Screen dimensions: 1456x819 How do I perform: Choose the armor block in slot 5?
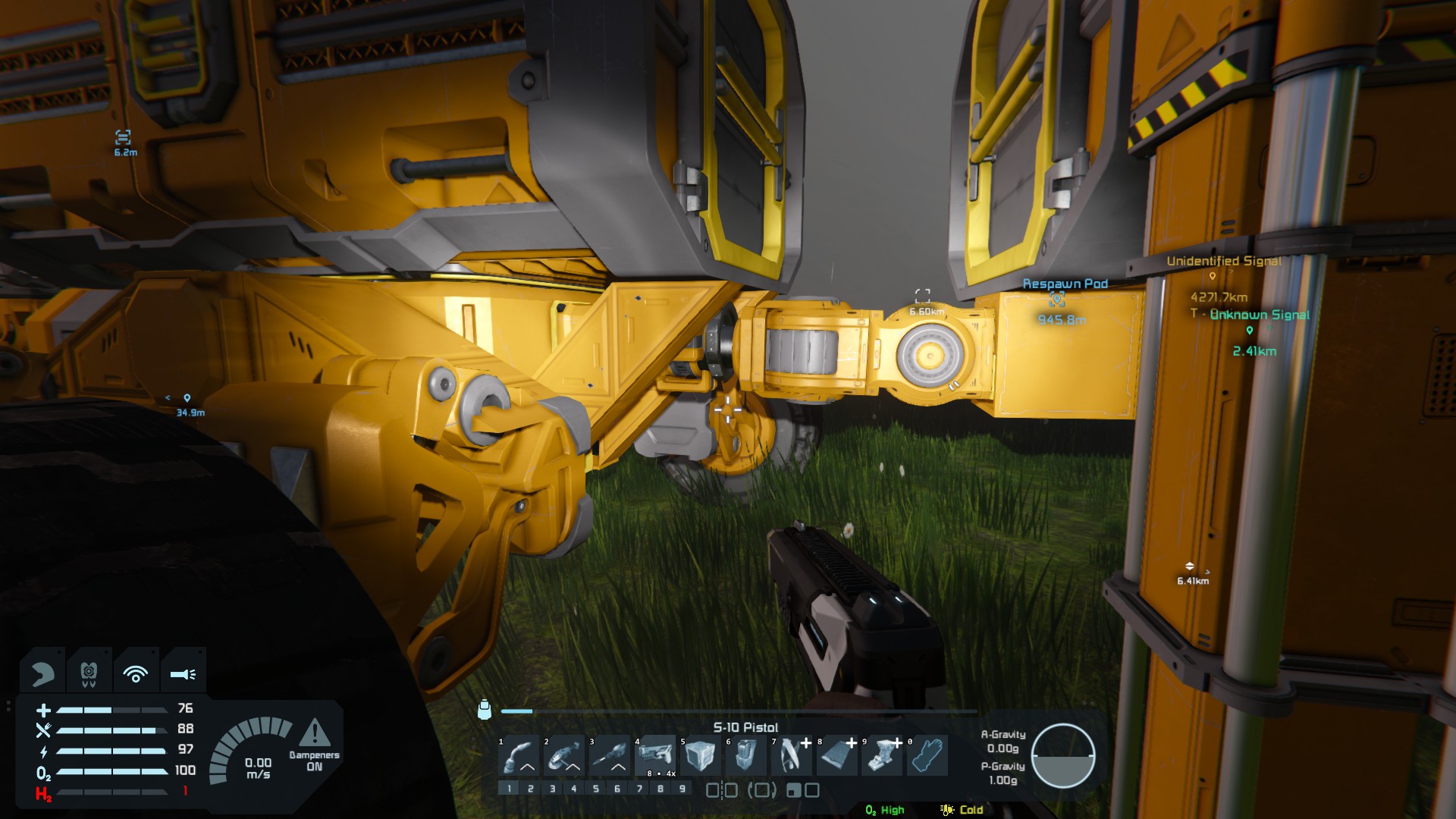pos(700,755)
